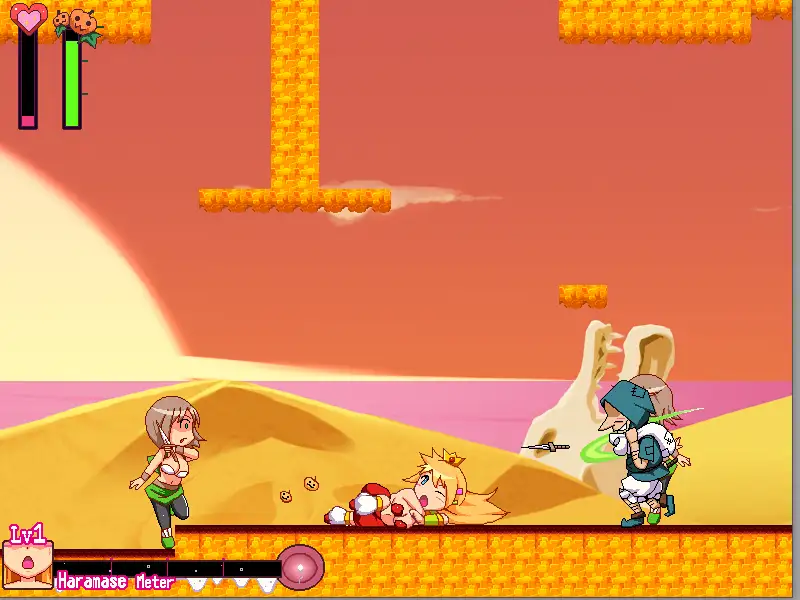Select the pink heart icon above the health bar
The width and height of the screenshot is (800, 600).
(x=28, y=17)
